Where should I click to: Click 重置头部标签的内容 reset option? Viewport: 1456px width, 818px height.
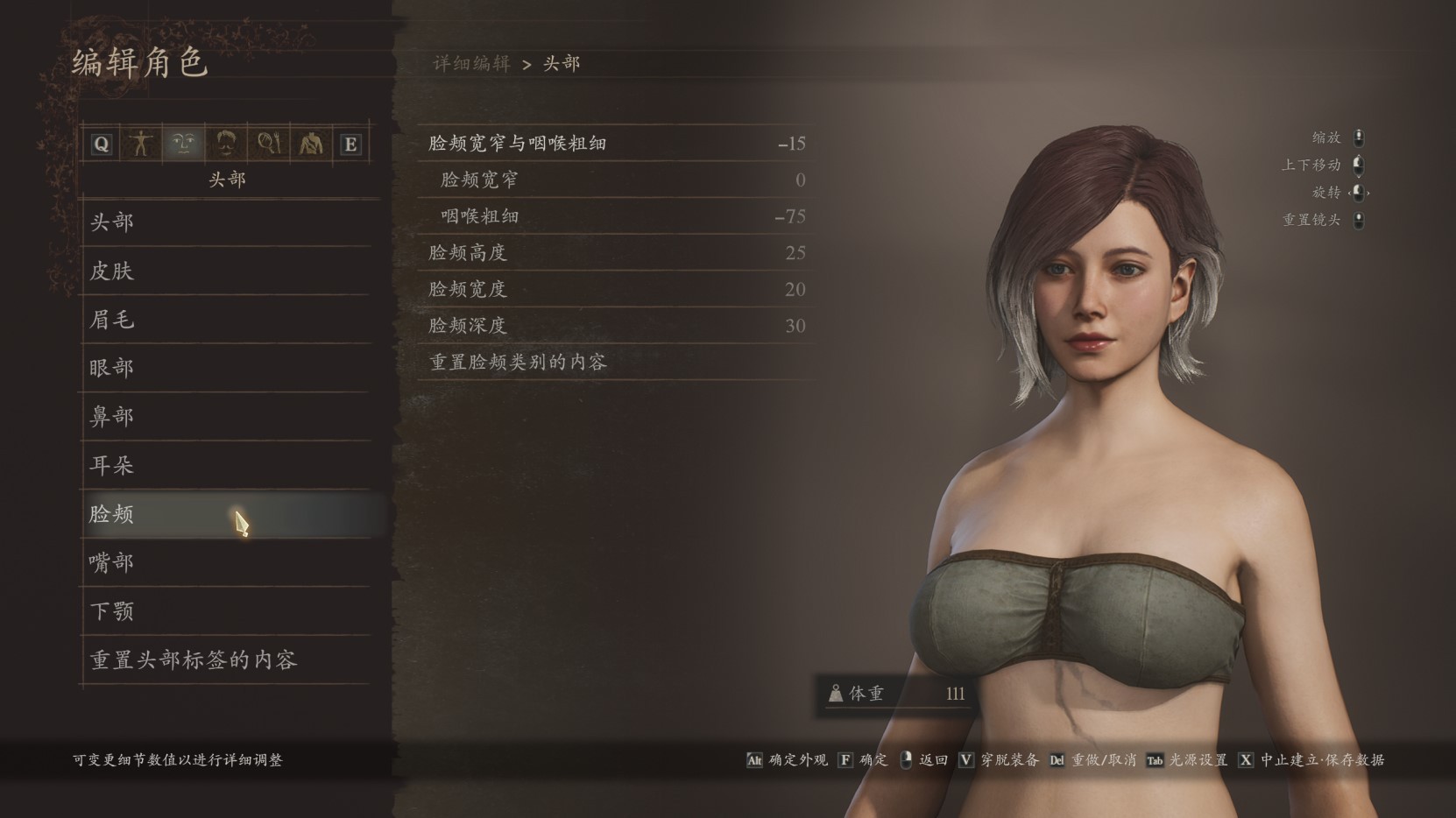194,662
